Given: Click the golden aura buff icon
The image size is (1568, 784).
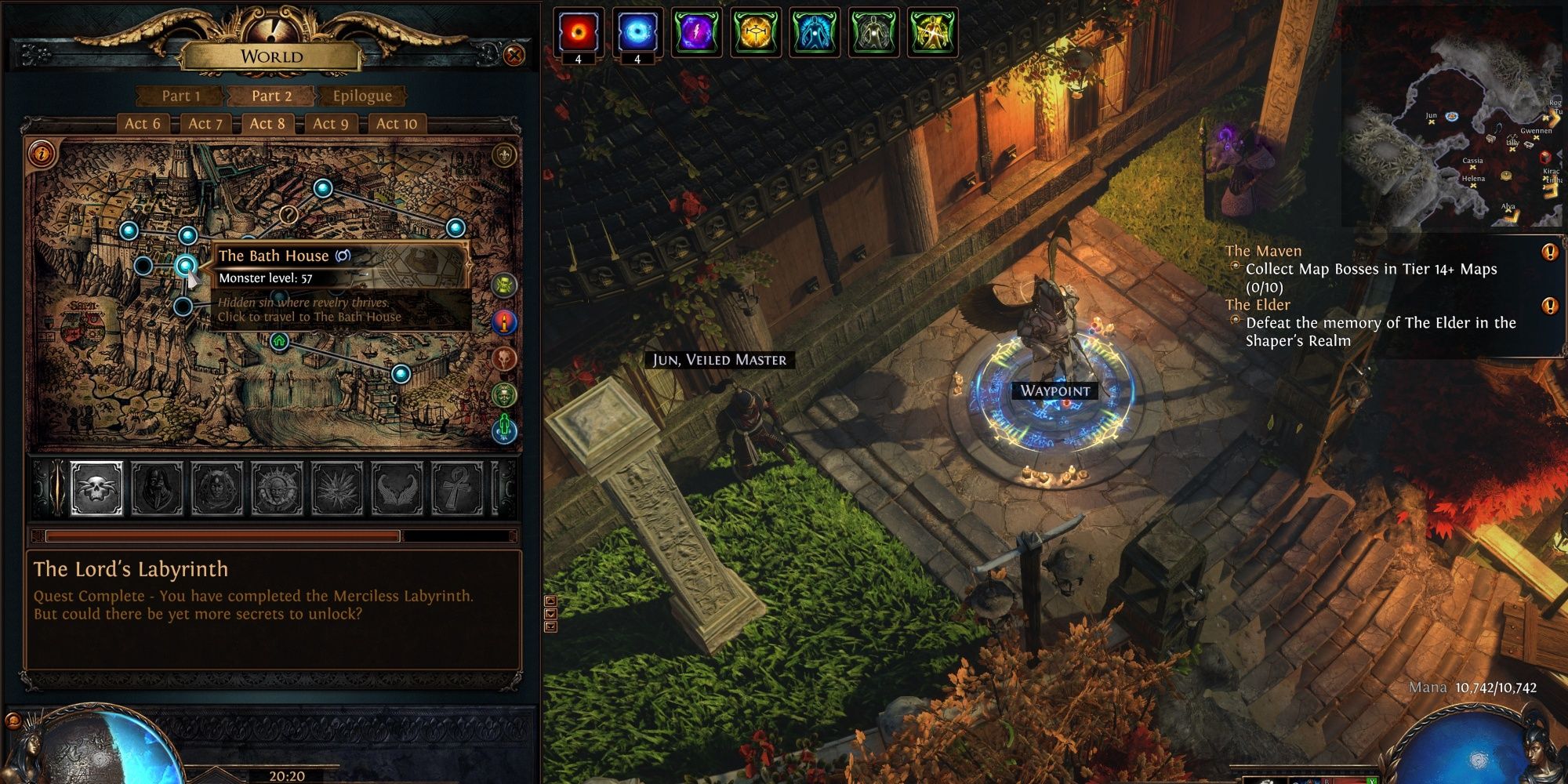Looking at the screenshot, I should coord(756,32).
